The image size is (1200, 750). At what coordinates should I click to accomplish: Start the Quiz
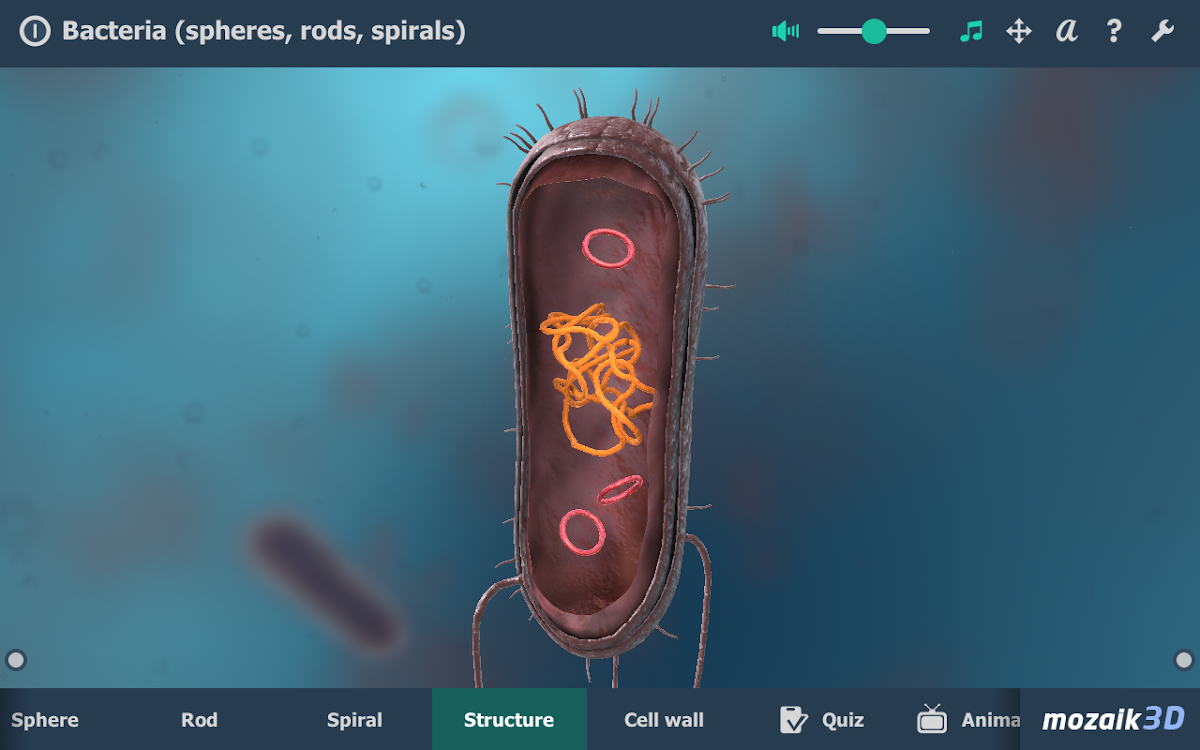822,720
